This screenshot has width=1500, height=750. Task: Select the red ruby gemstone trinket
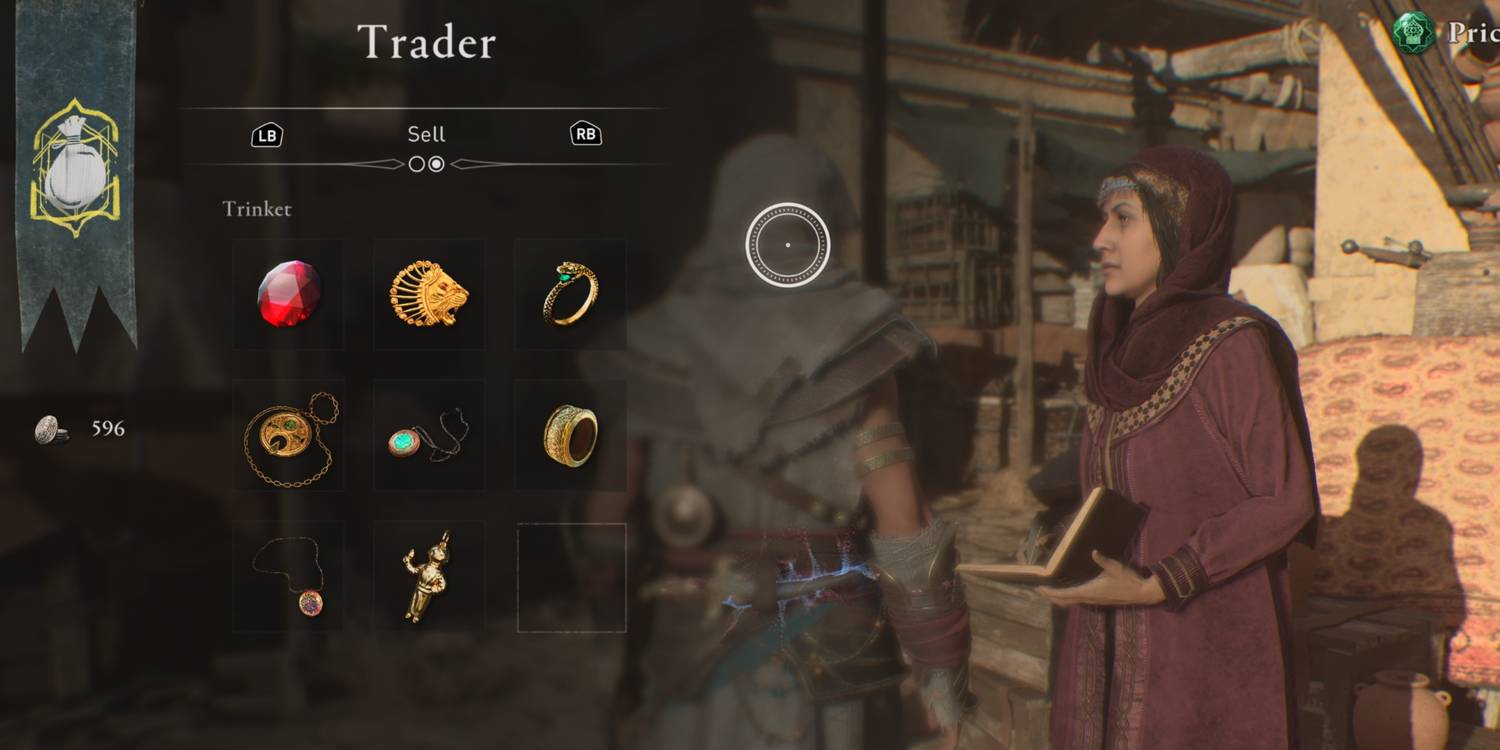coord(289,294)
